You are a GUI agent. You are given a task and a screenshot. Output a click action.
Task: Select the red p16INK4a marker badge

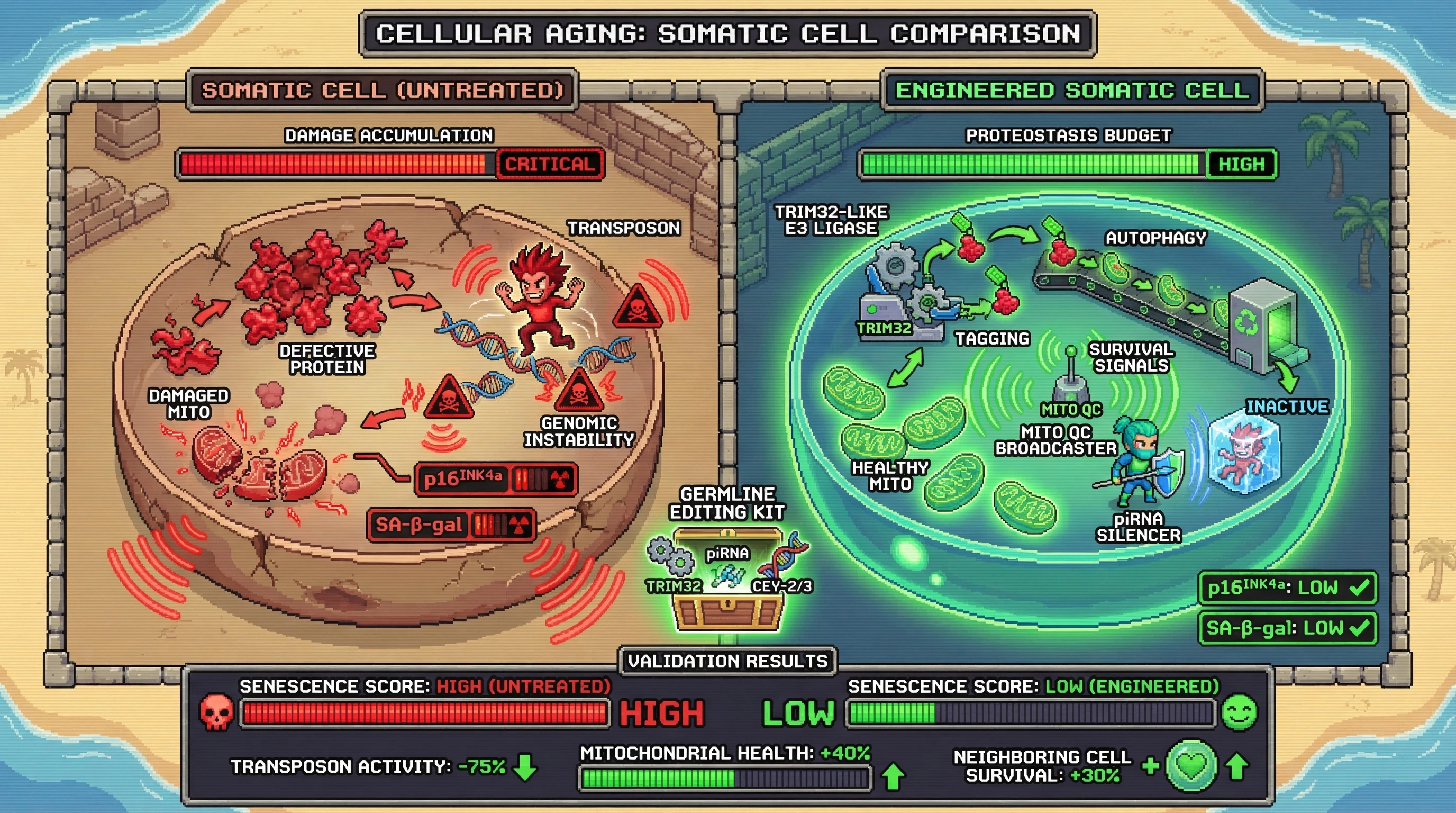496,480
